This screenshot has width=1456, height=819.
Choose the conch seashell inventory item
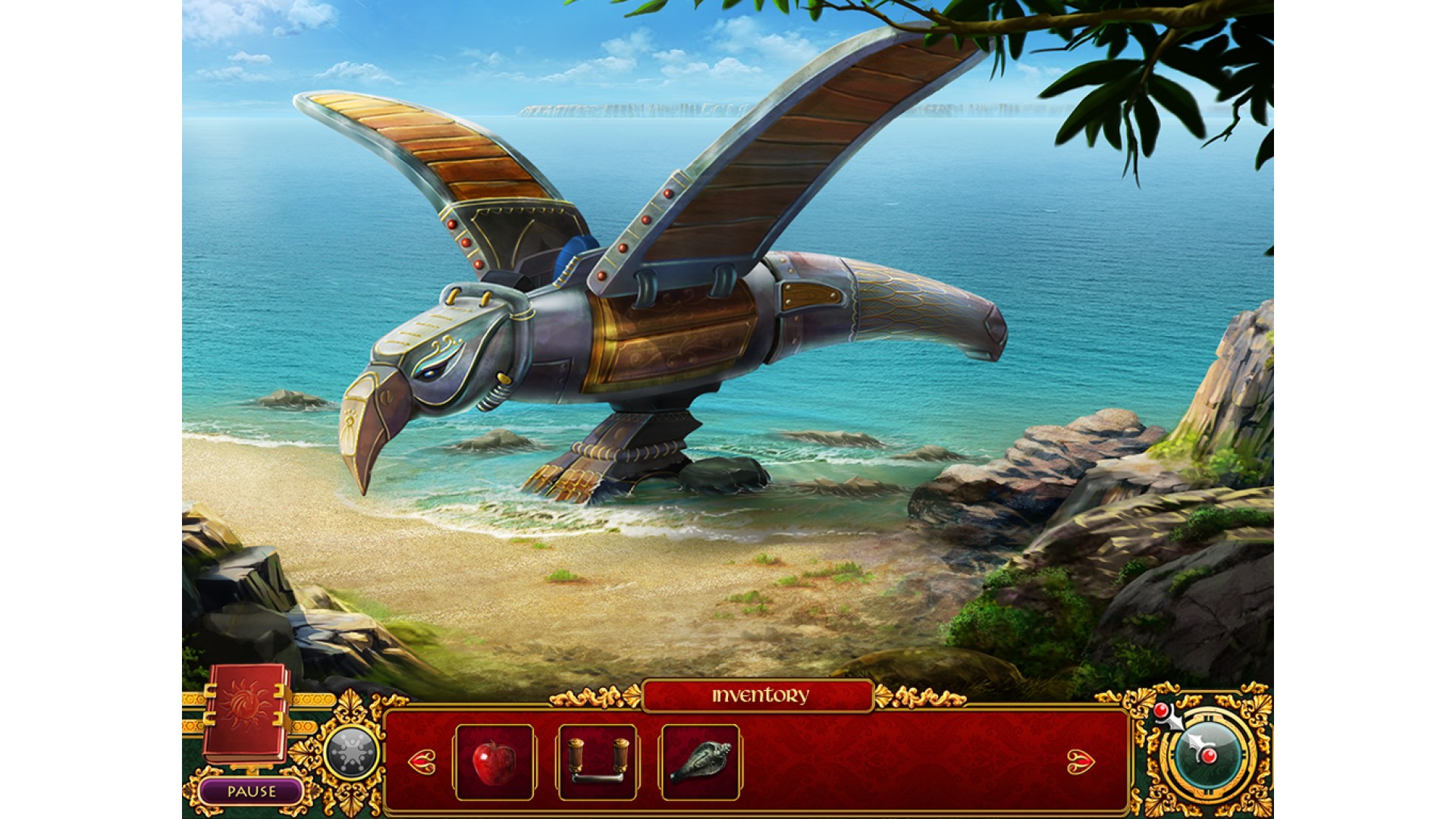(x=700, y=762)
